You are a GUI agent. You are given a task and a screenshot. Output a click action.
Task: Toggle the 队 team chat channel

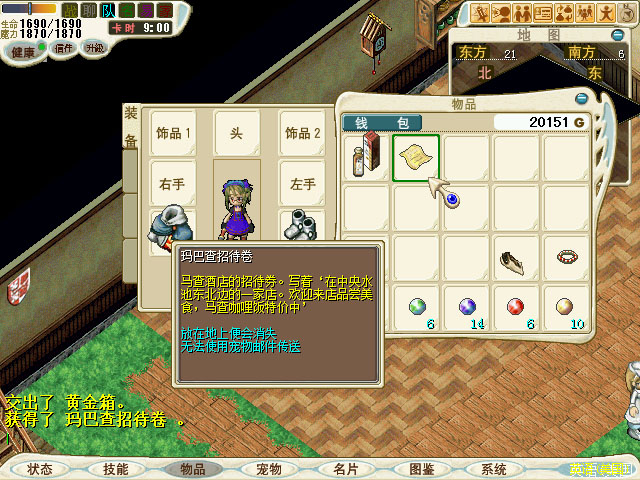[108, 9]
